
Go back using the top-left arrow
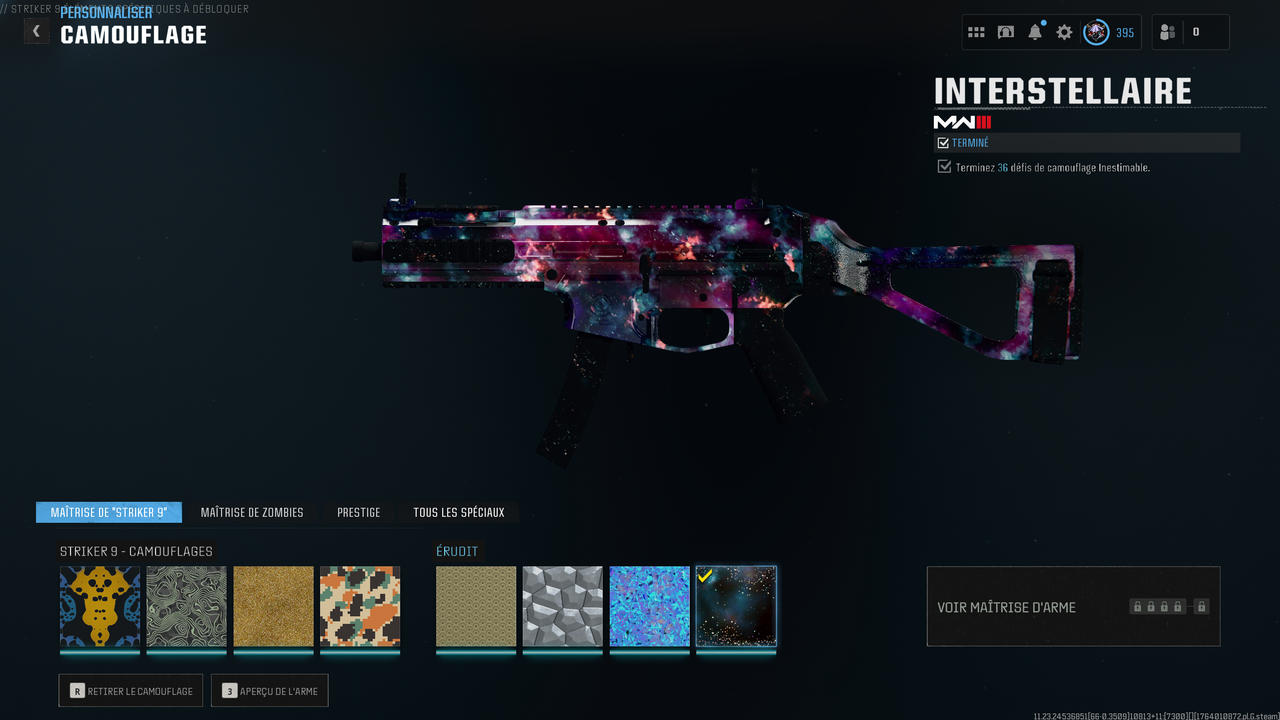click(36, 31)
